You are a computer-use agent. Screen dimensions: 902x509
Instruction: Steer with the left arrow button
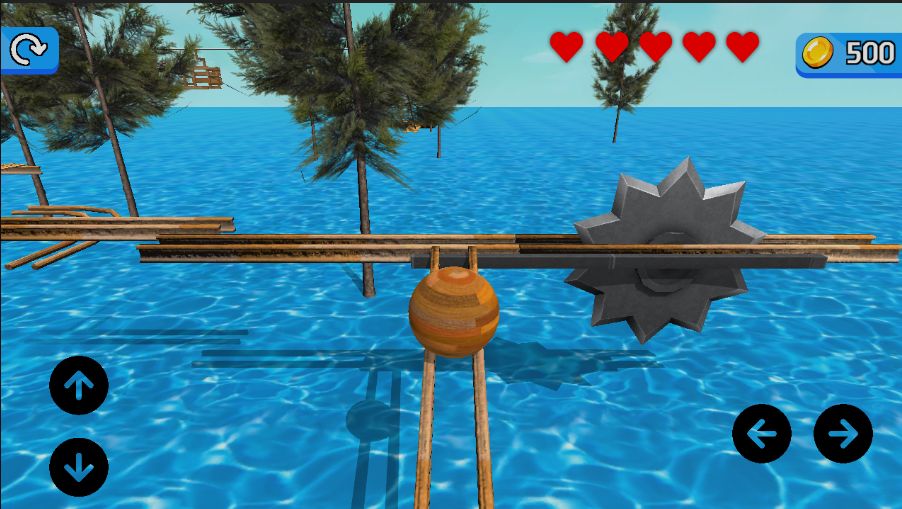(762, 433)
